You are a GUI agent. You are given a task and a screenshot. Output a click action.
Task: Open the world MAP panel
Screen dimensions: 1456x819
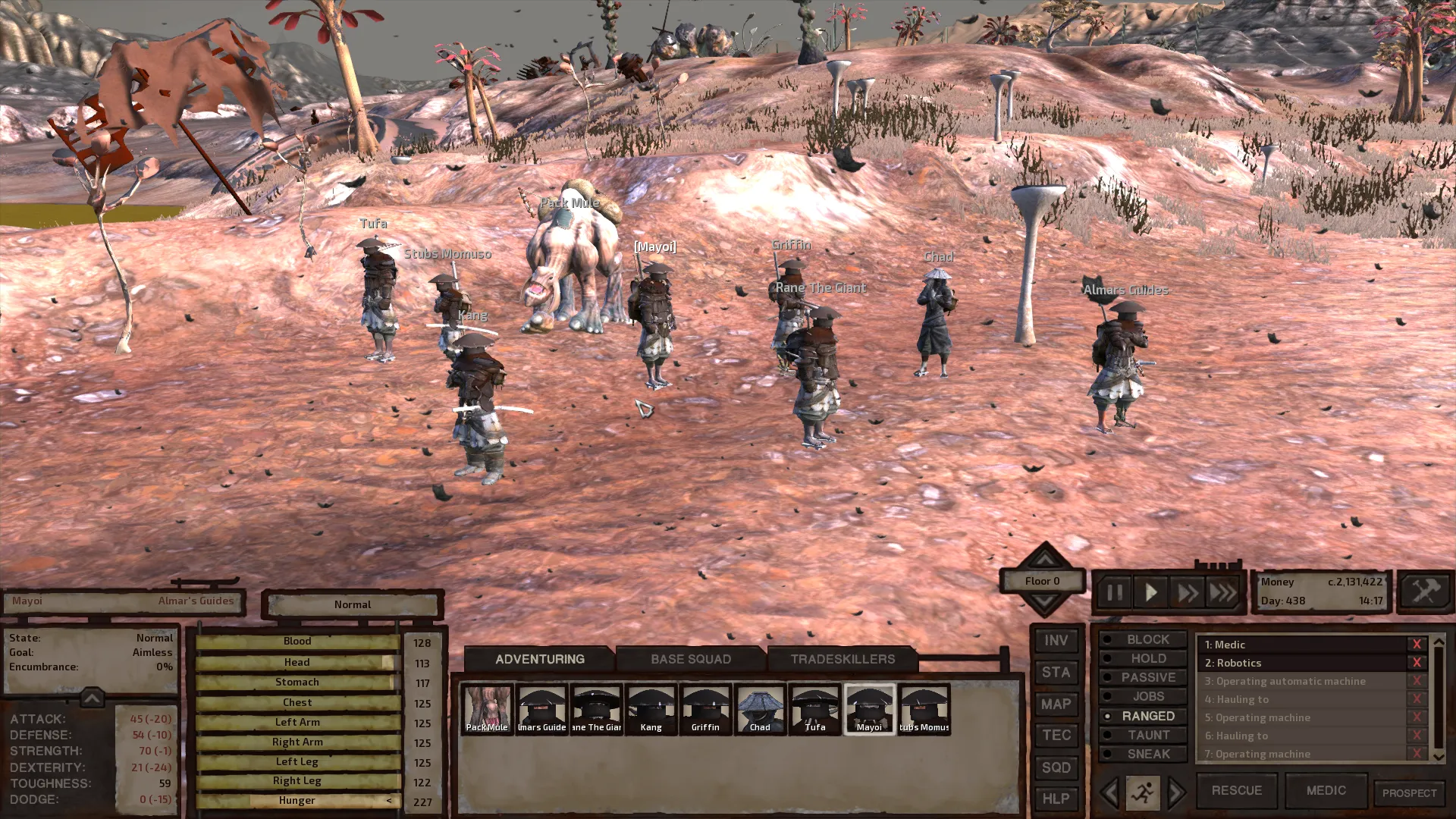1056,704
